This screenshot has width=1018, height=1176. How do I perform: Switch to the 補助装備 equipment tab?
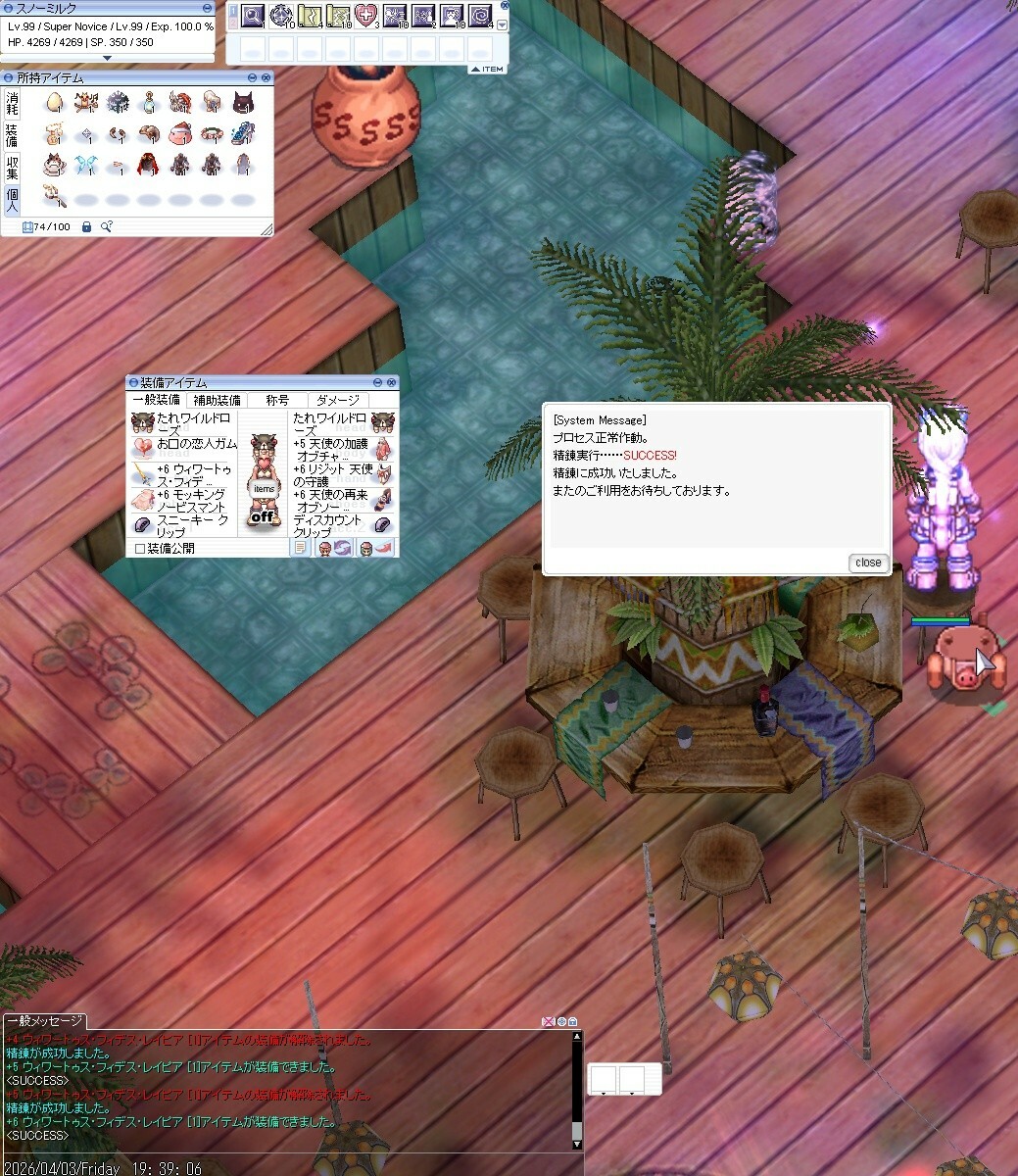tap(217, 400)
